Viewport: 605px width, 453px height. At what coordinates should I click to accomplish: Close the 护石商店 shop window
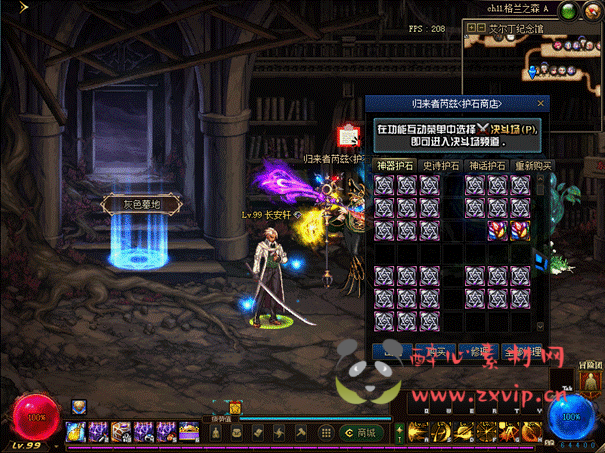542,103
